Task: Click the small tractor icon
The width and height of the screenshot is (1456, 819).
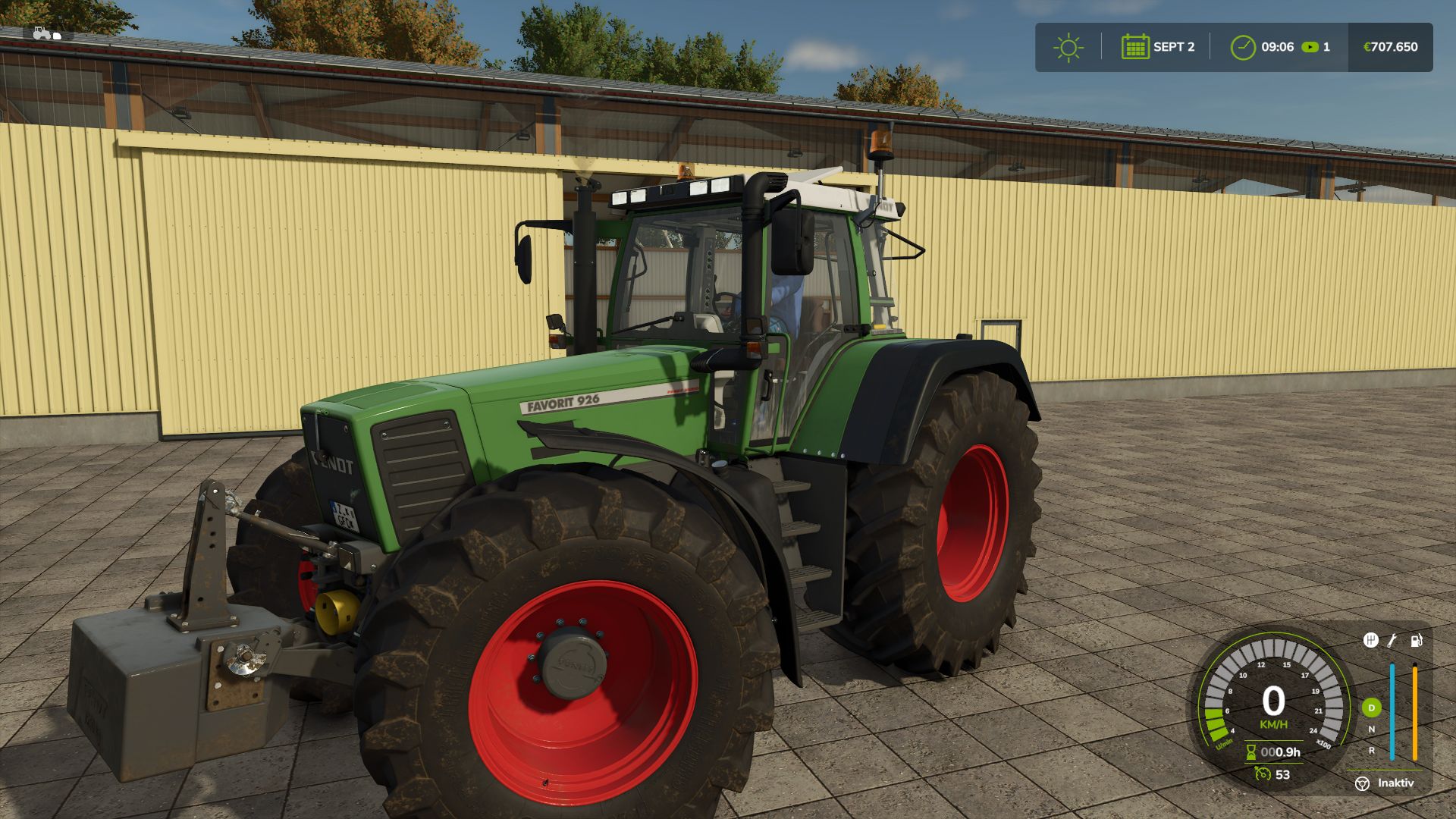Action: tap(44, 33)
